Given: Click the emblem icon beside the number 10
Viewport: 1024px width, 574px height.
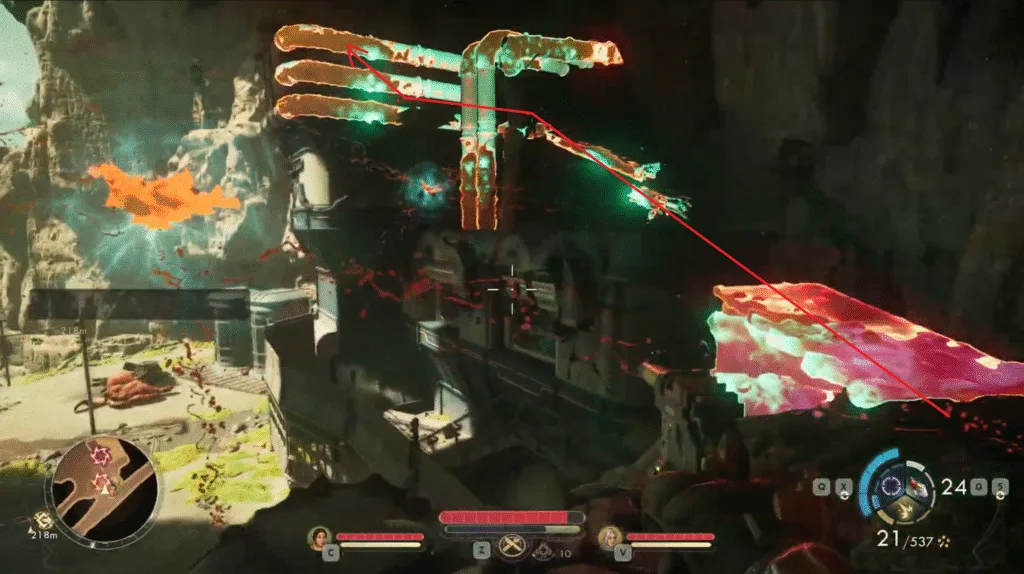Looking at the screenshot, I should [543, 549].
